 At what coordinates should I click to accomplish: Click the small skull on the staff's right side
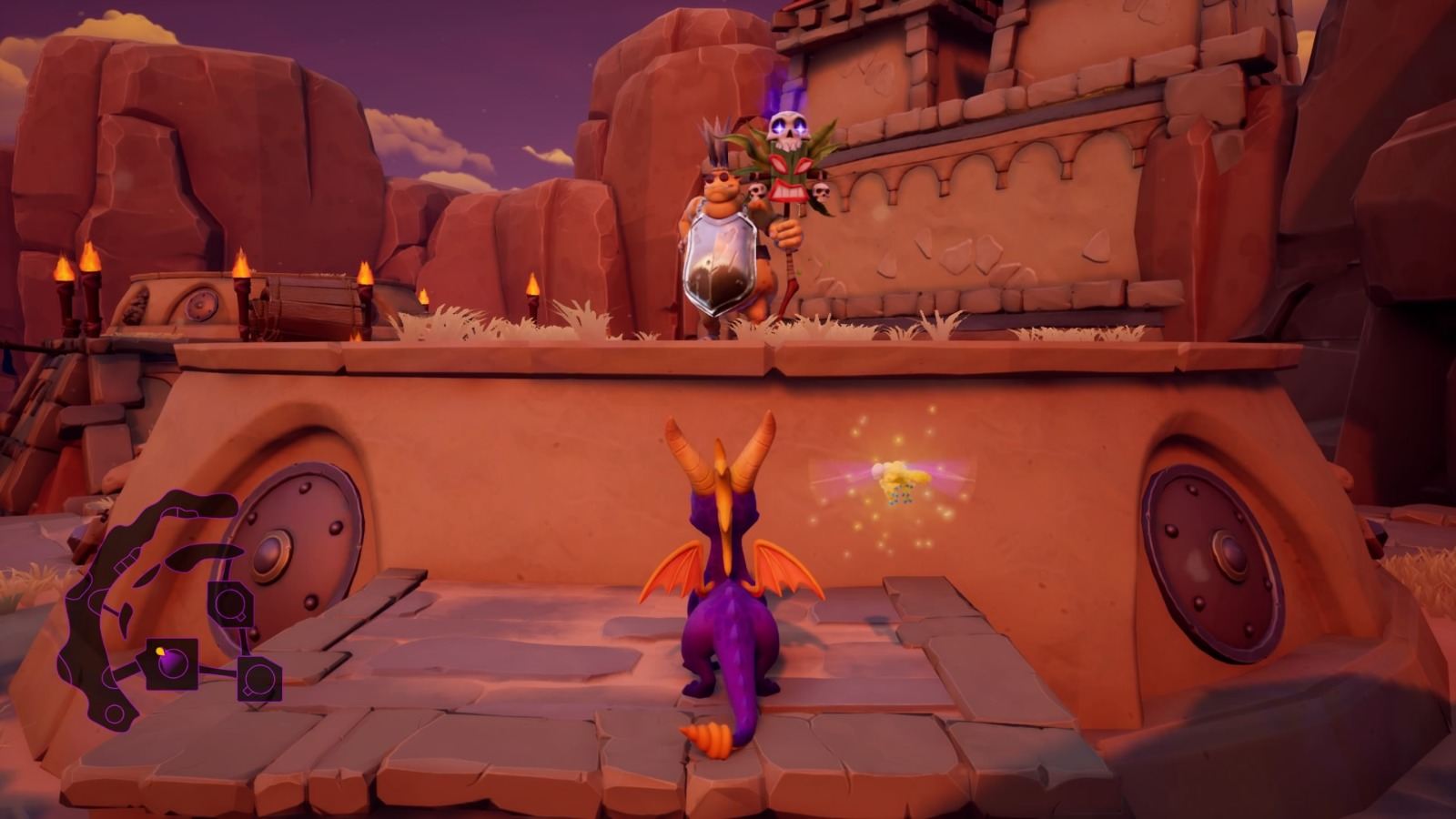(822, 192)
